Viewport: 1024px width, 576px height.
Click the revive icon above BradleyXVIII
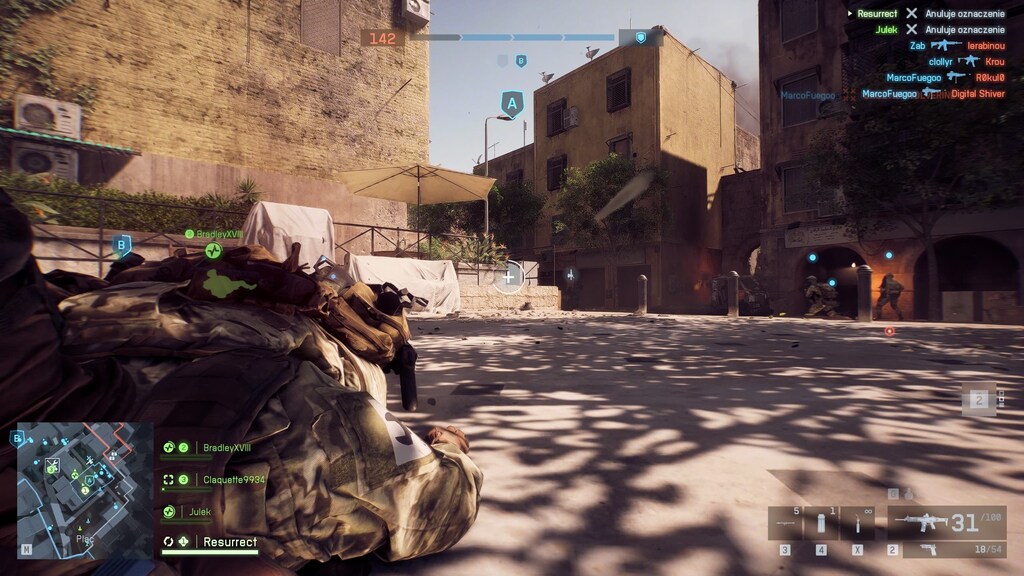(x=213, y=250)
